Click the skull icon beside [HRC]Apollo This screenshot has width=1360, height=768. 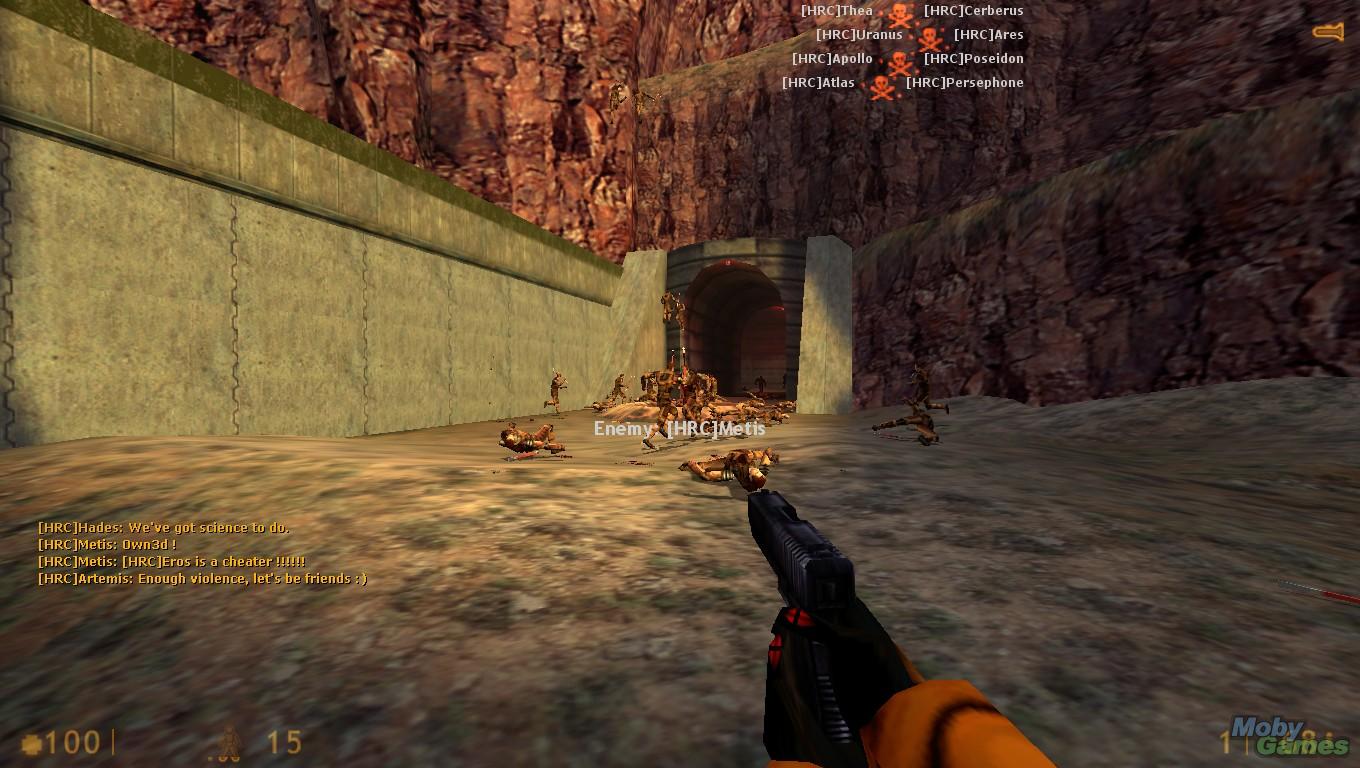900,62
